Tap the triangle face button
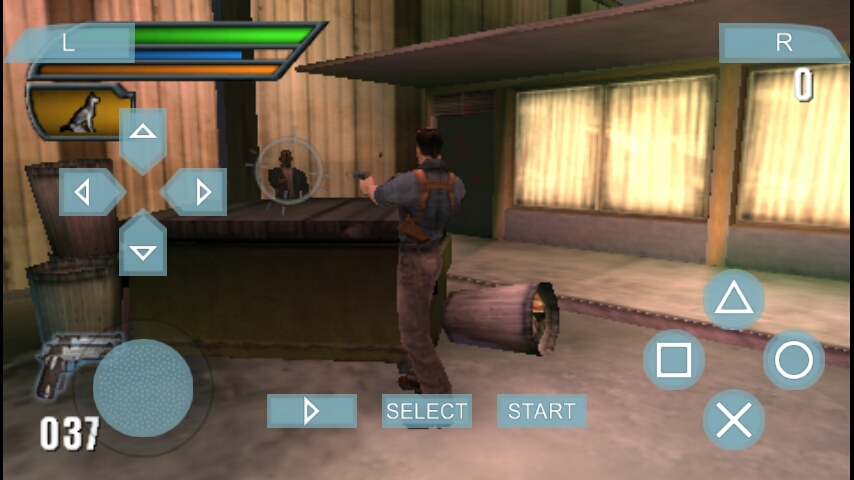 point(734,299)
